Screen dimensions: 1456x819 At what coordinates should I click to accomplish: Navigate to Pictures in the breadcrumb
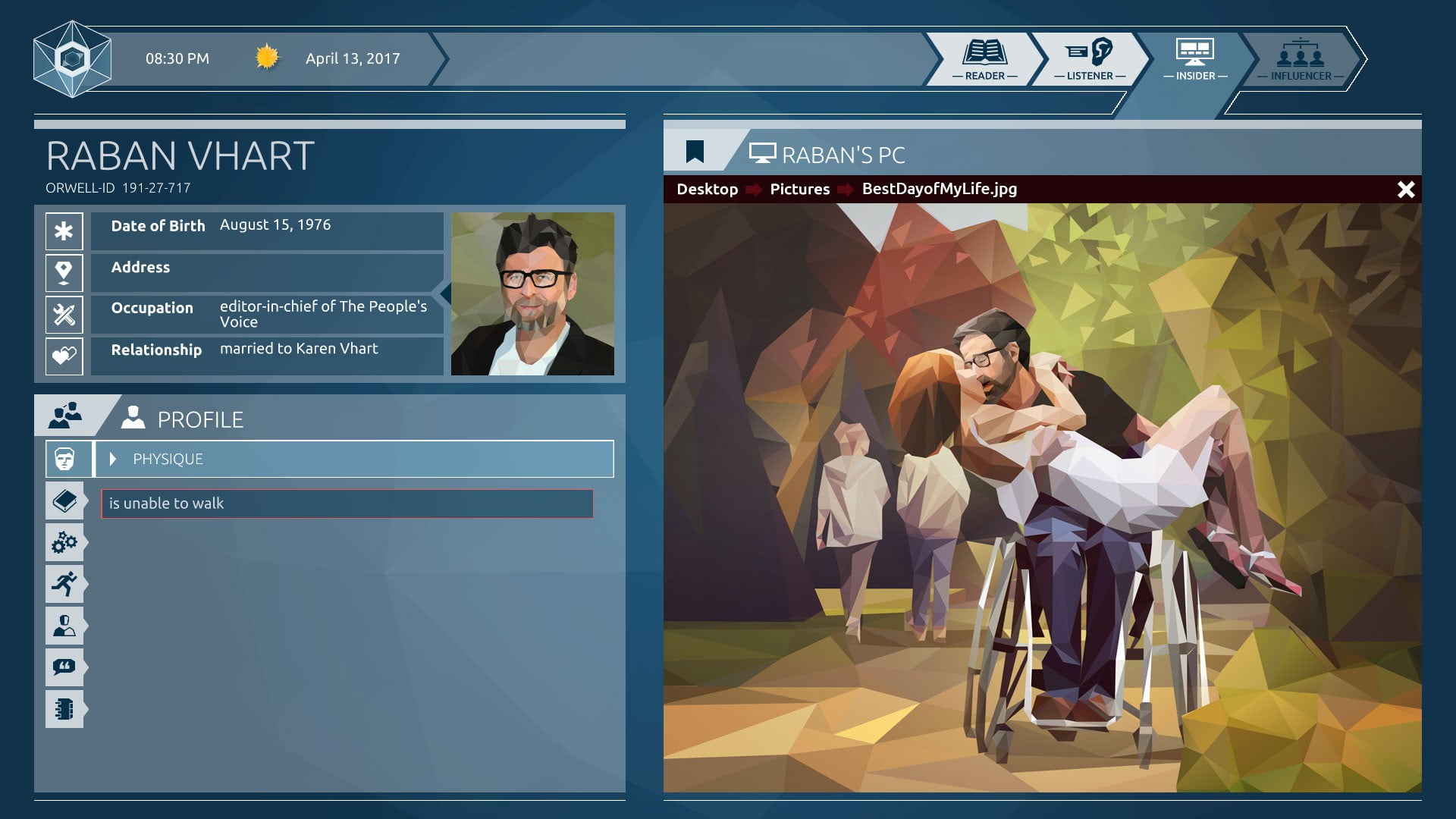[x=799, y=189]
